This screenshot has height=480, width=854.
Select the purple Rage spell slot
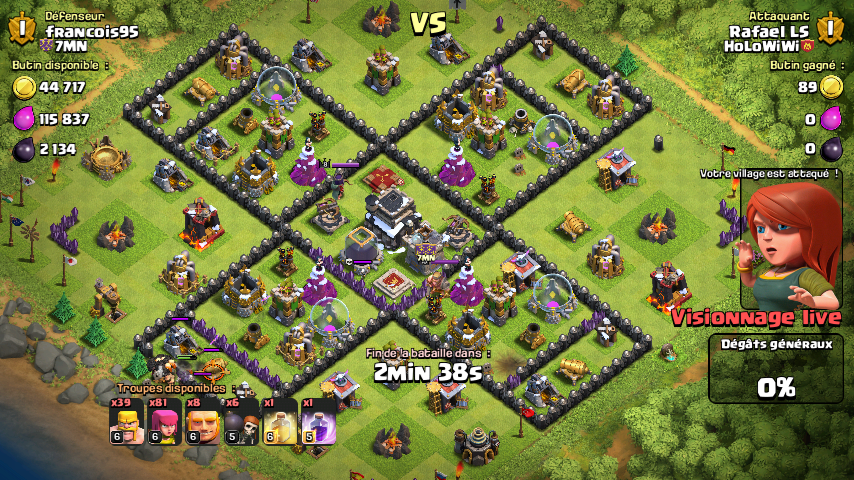pyautogui.click(x=318, y=420)
